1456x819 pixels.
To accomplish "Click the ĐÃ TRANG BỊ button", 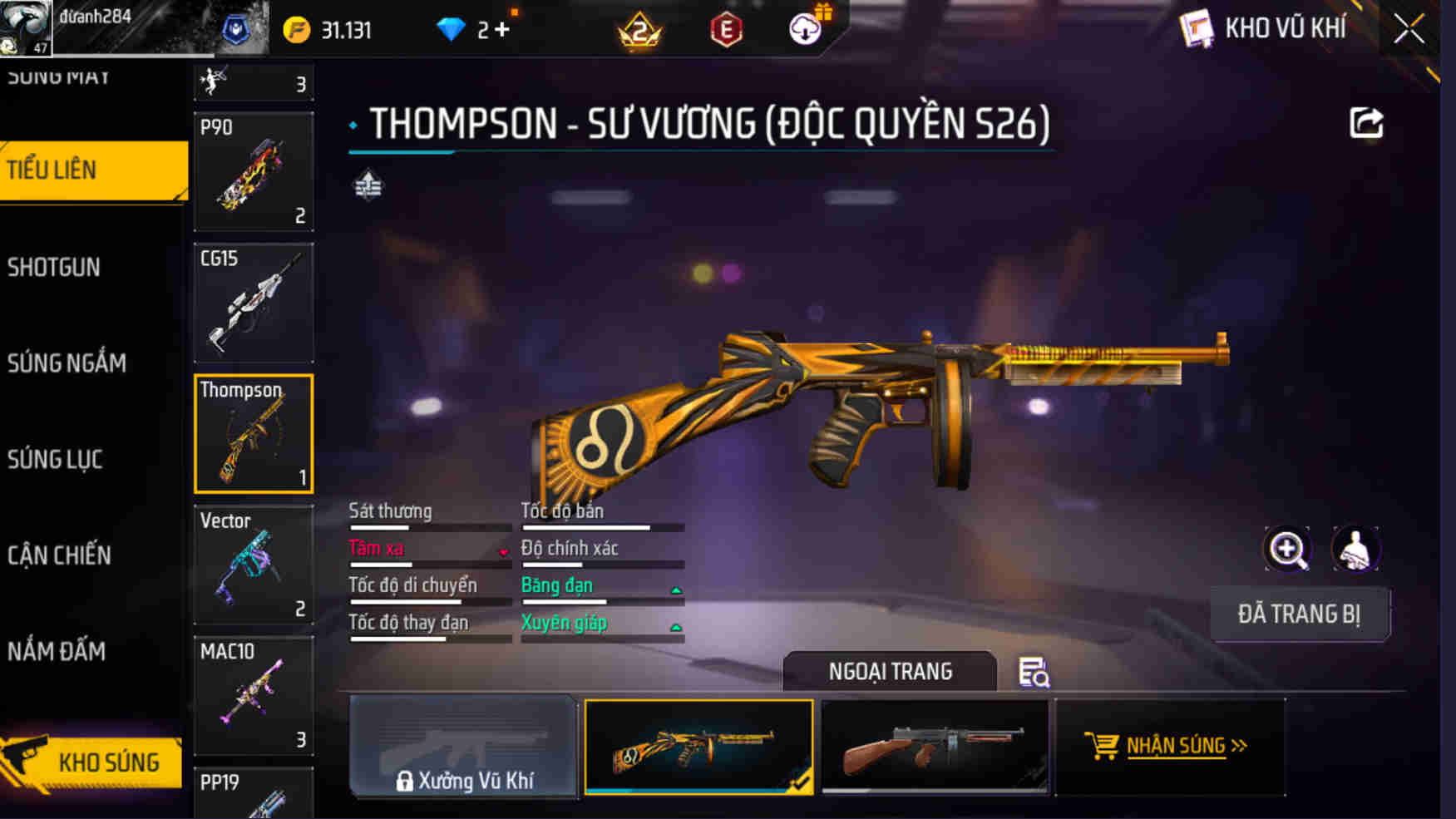I will pyautogui.click(x=1301, y=613).
